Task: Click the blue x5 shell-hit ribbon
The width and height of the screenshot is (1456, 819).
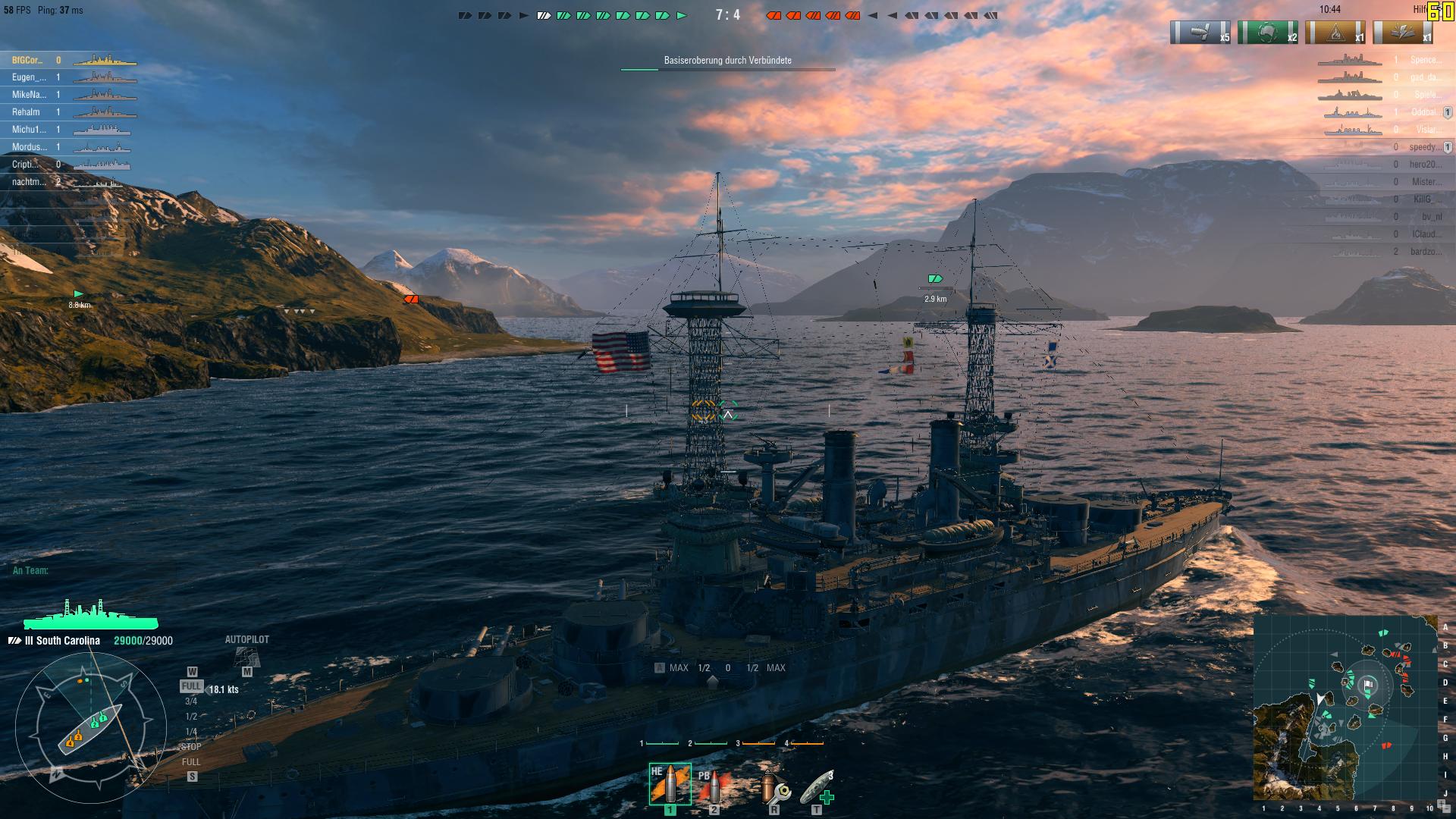Action: (x=1200, y=33)
